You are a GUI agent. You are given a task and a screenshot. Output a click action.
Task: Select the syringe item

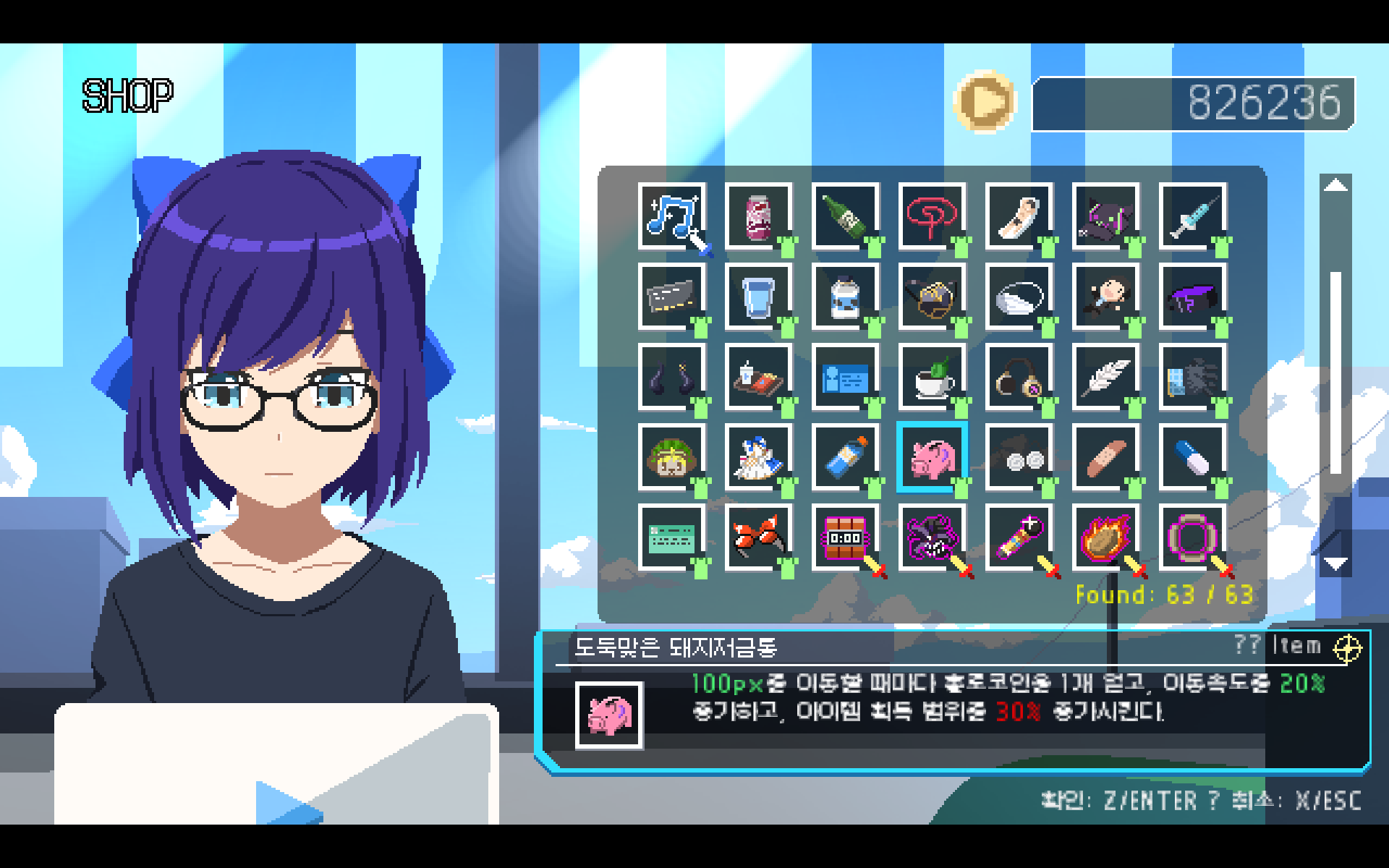1192,216
